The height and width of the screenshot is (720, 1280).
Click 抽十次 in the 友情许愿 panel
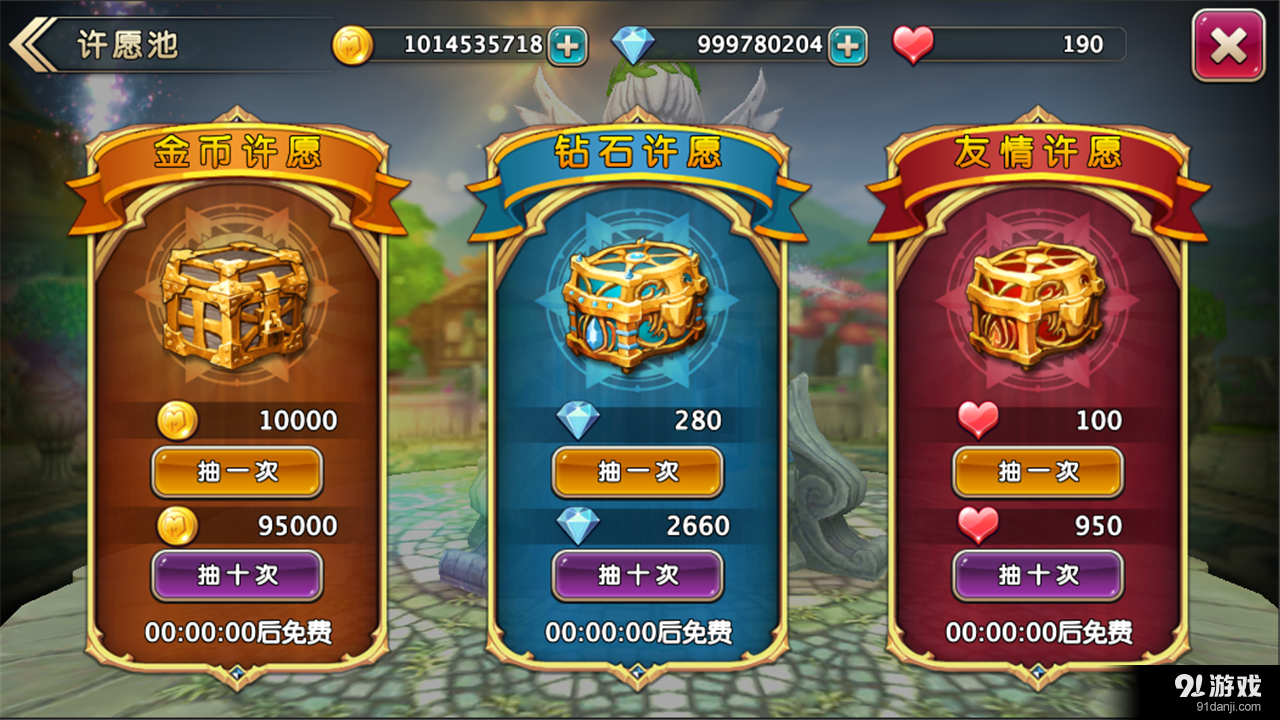click(x=1037, y=576)
